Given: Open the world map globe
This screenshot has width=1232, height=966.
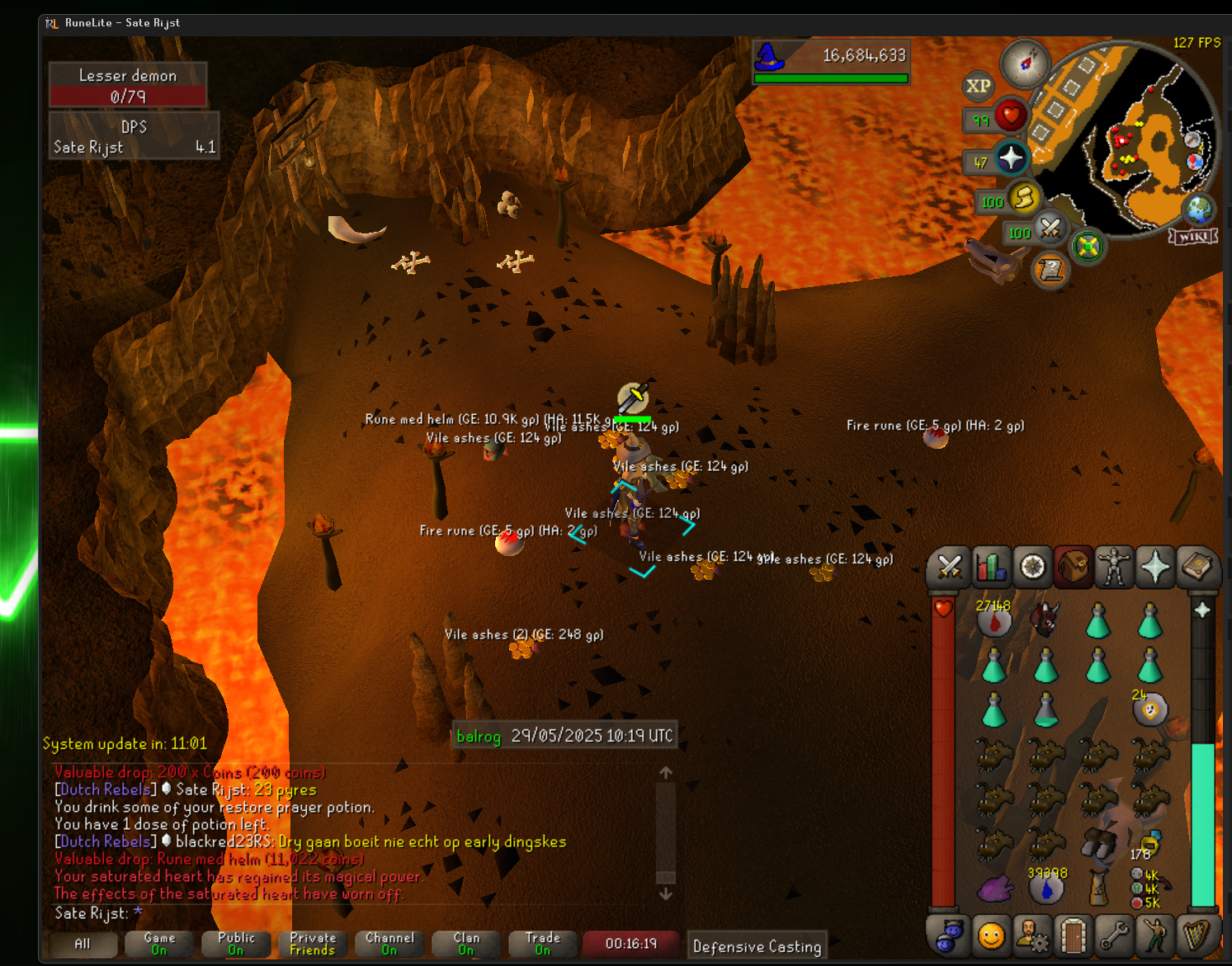Looking at the screenshot, I should point(1198,209).
